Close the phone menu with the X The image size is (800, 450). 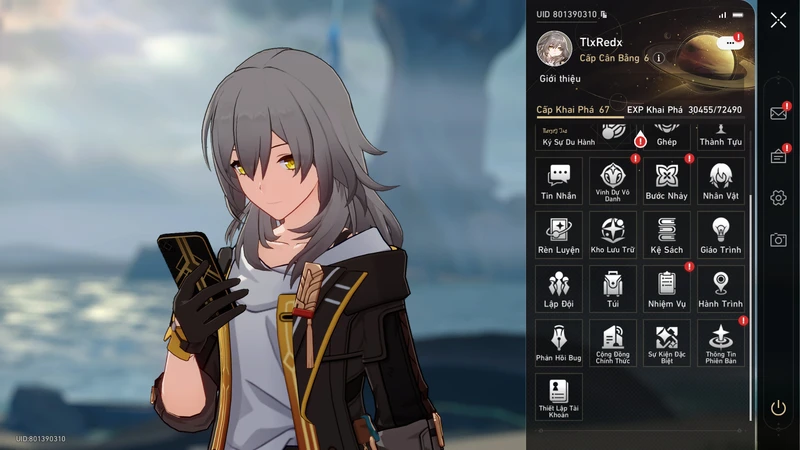tap(778, 20)
